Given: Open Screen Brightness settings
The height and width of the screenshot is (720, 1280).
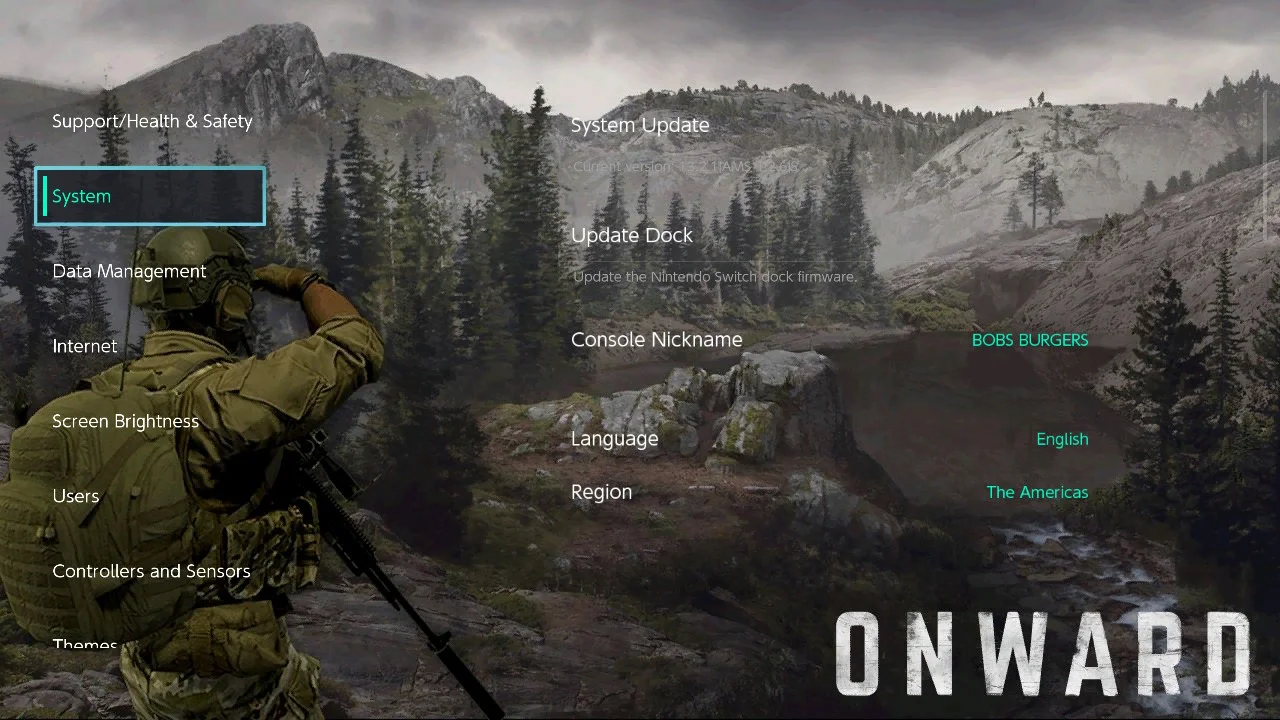Looking at the screenshot, I should (x=125, y=421).
